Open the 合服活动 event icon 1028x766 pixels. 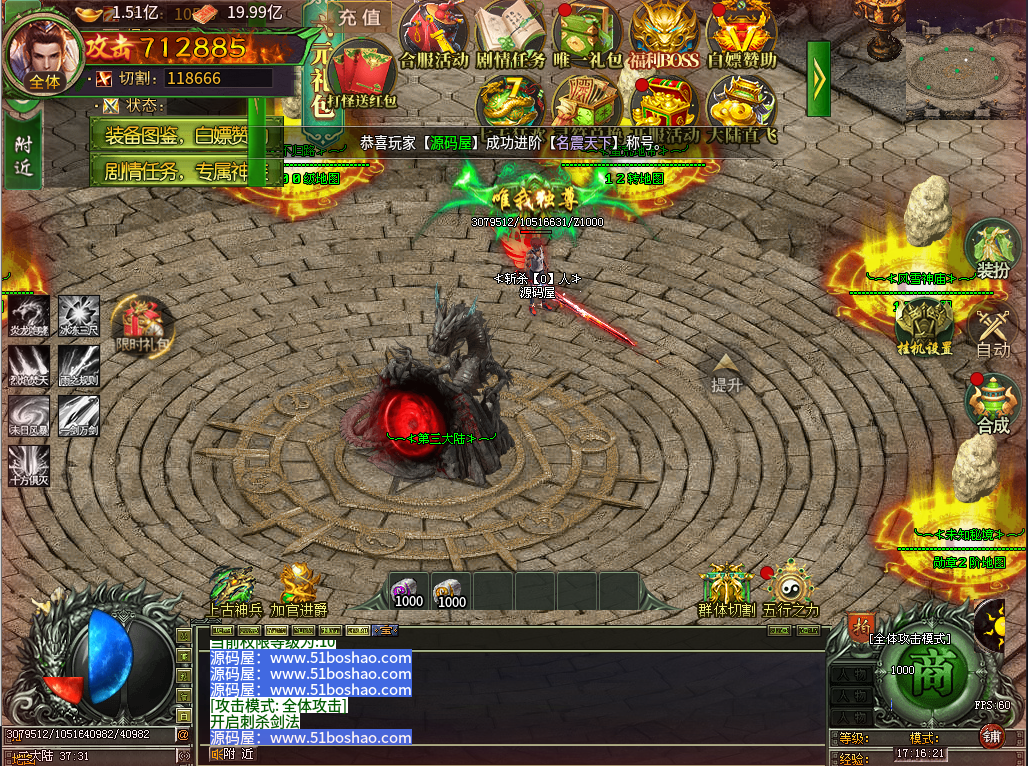coord(434,32)
